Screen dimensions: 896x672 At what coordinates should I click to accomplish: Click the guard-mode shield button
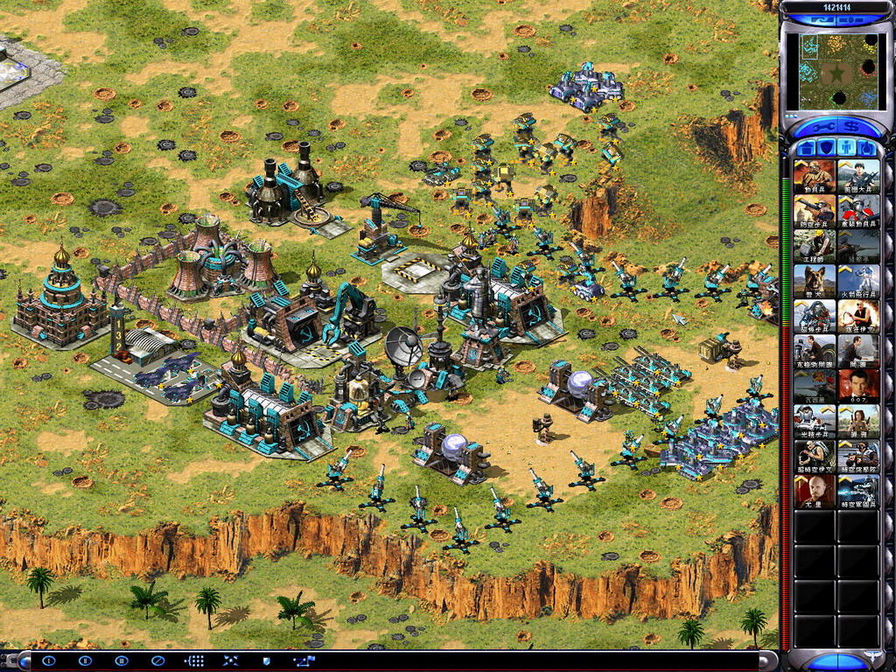(x=266, y=661)
